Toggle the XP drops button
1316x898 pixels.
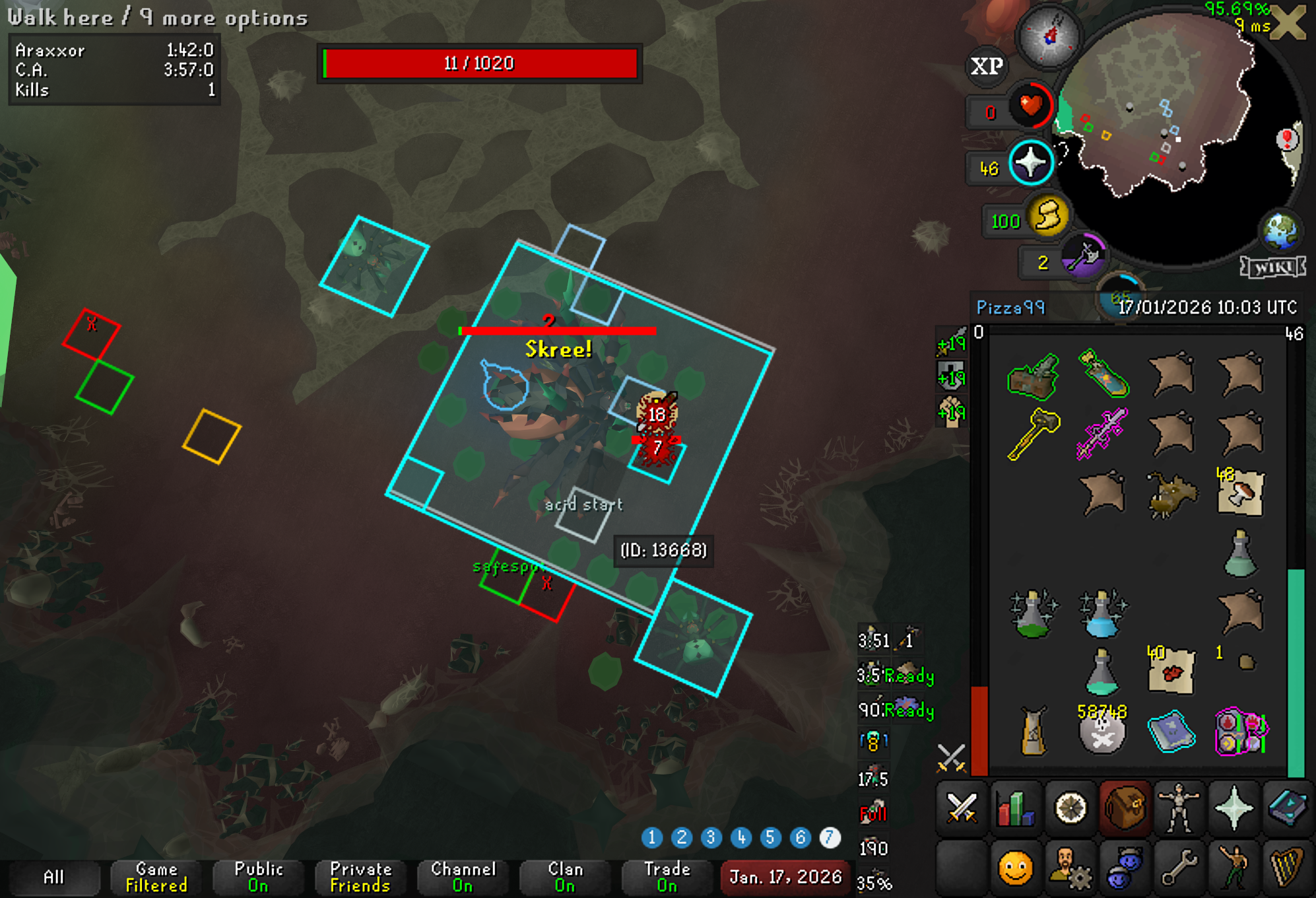(x=987, y=66)
